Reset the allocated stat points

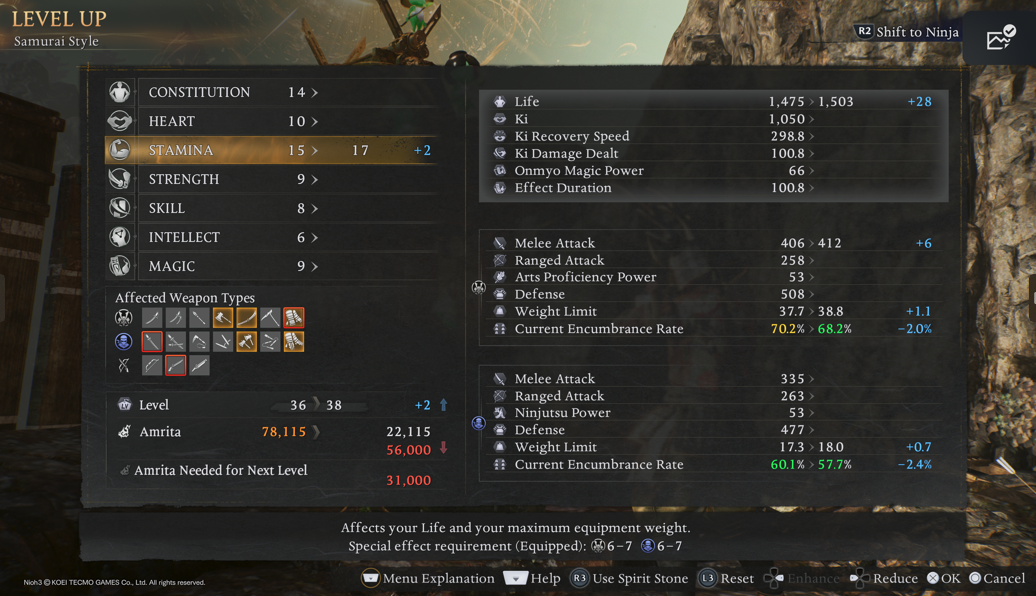(x=726, y=578)
